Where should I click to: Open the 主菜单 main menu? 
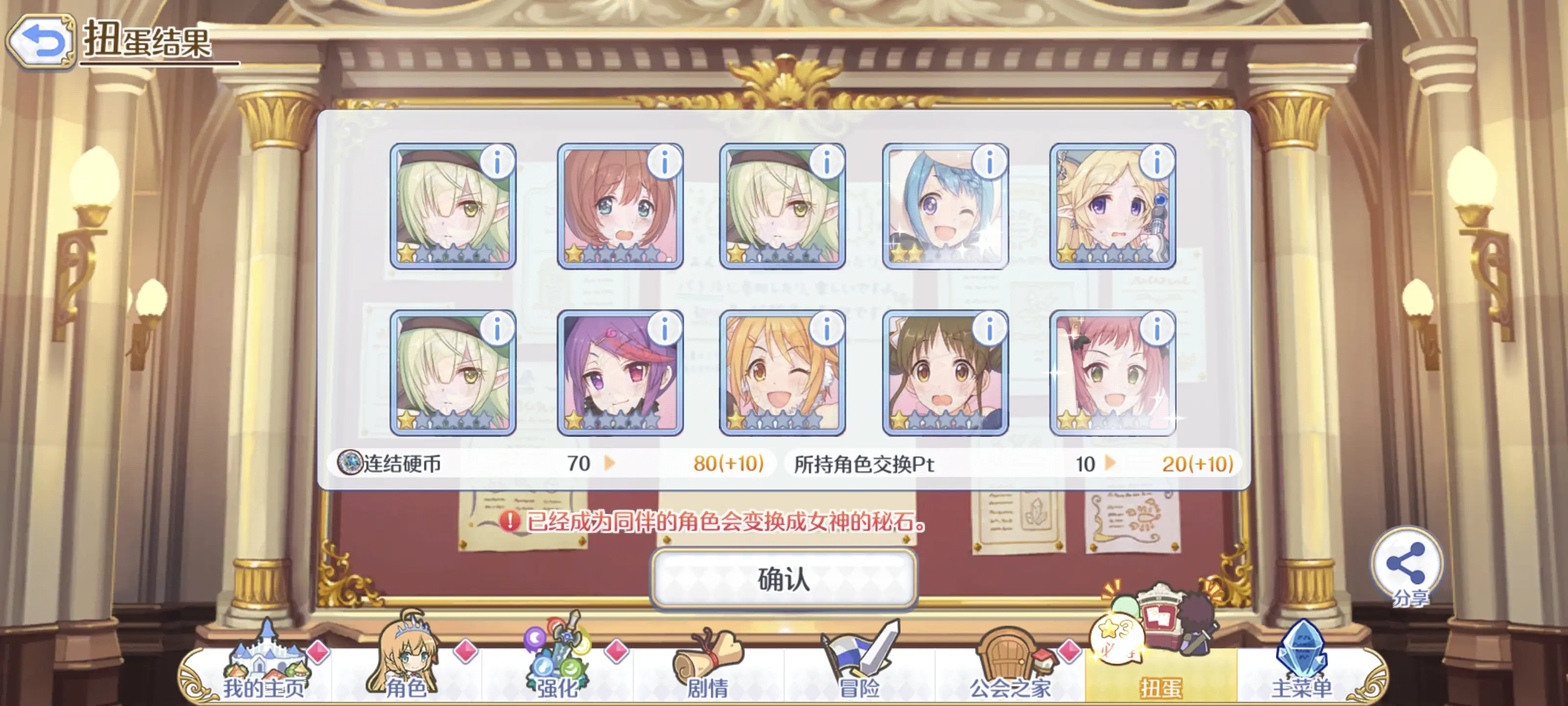pos(1302,669)
